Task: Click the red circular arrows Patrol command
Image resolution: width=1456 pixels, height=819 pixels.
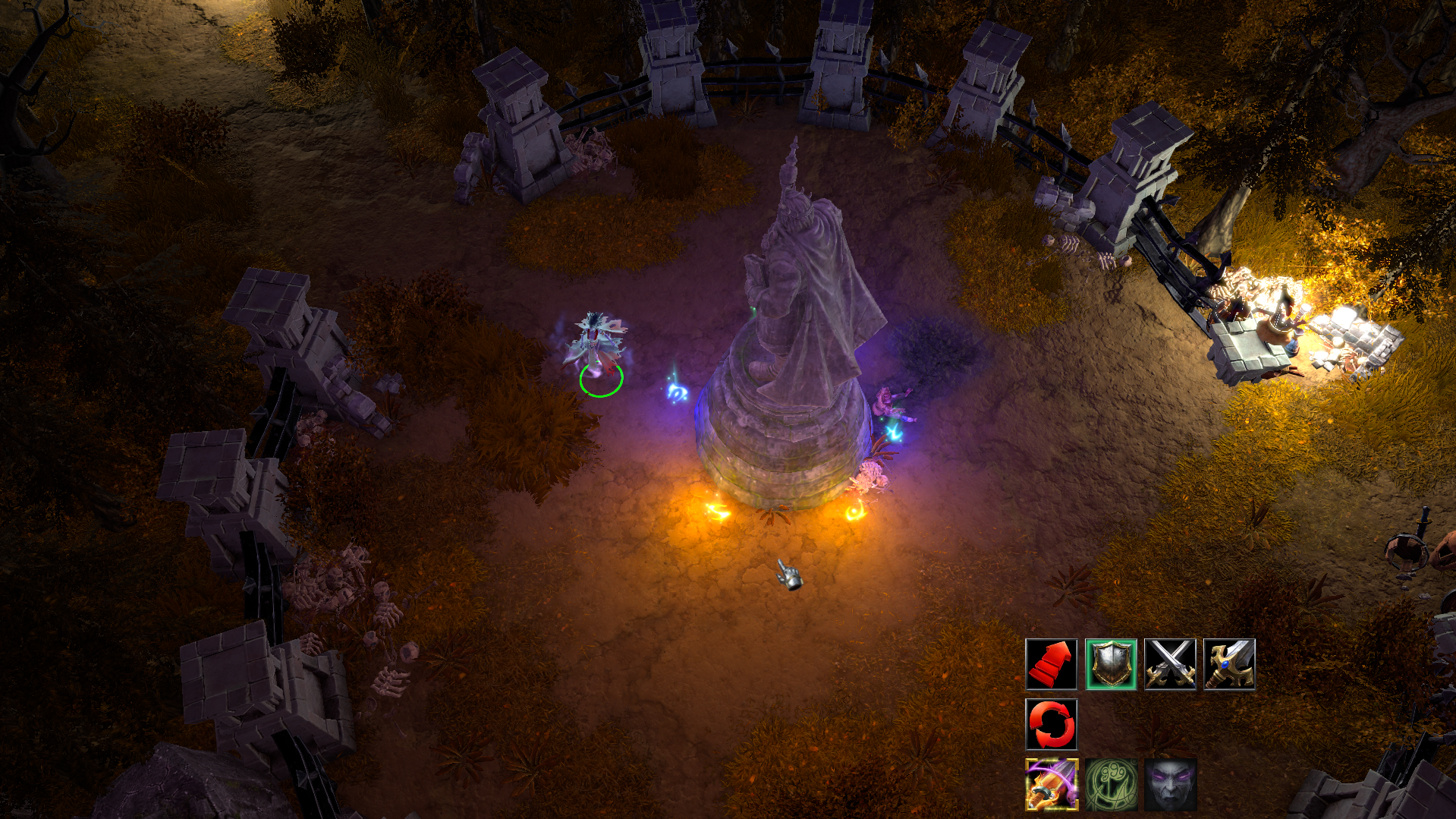Action: coord(1051,724)
